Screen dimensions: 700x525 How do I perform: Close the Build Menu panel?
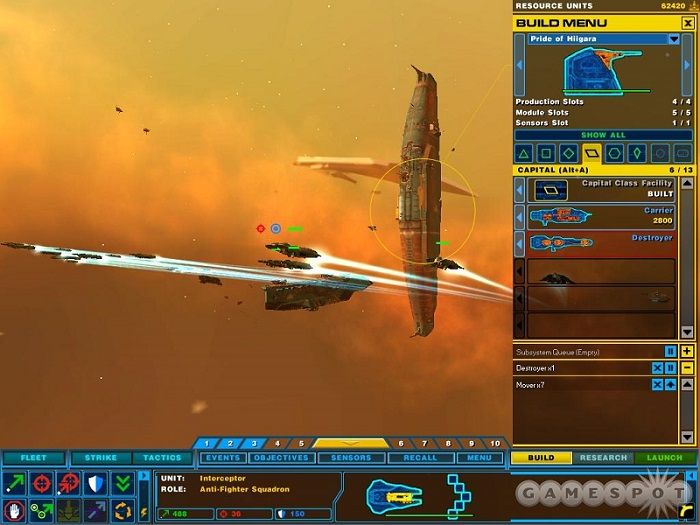(x=687, y=23)
